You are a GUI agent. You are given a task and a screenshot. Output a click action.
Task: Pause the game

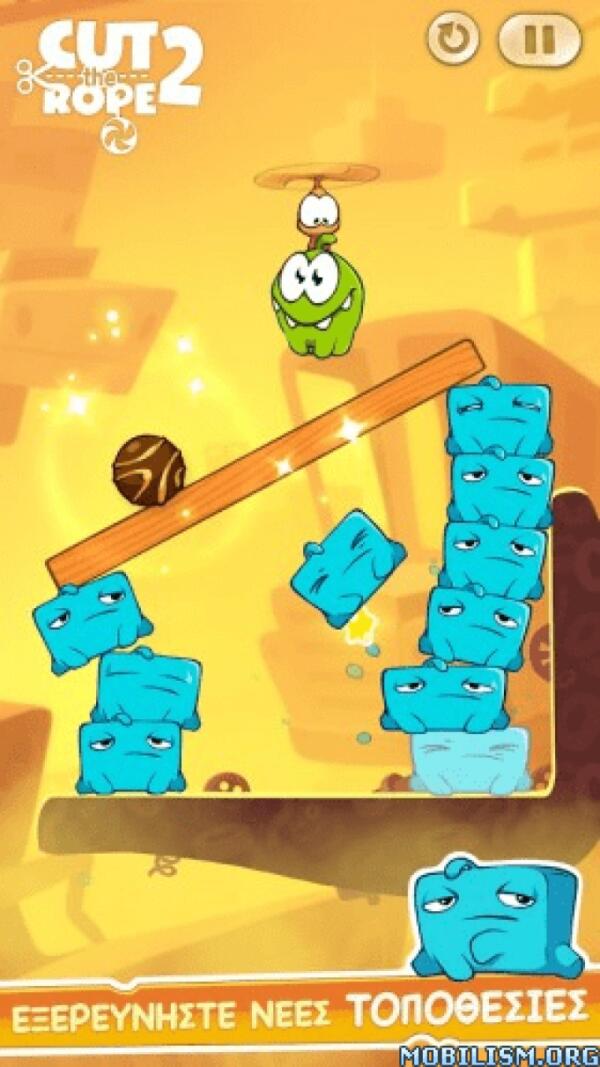539,41
